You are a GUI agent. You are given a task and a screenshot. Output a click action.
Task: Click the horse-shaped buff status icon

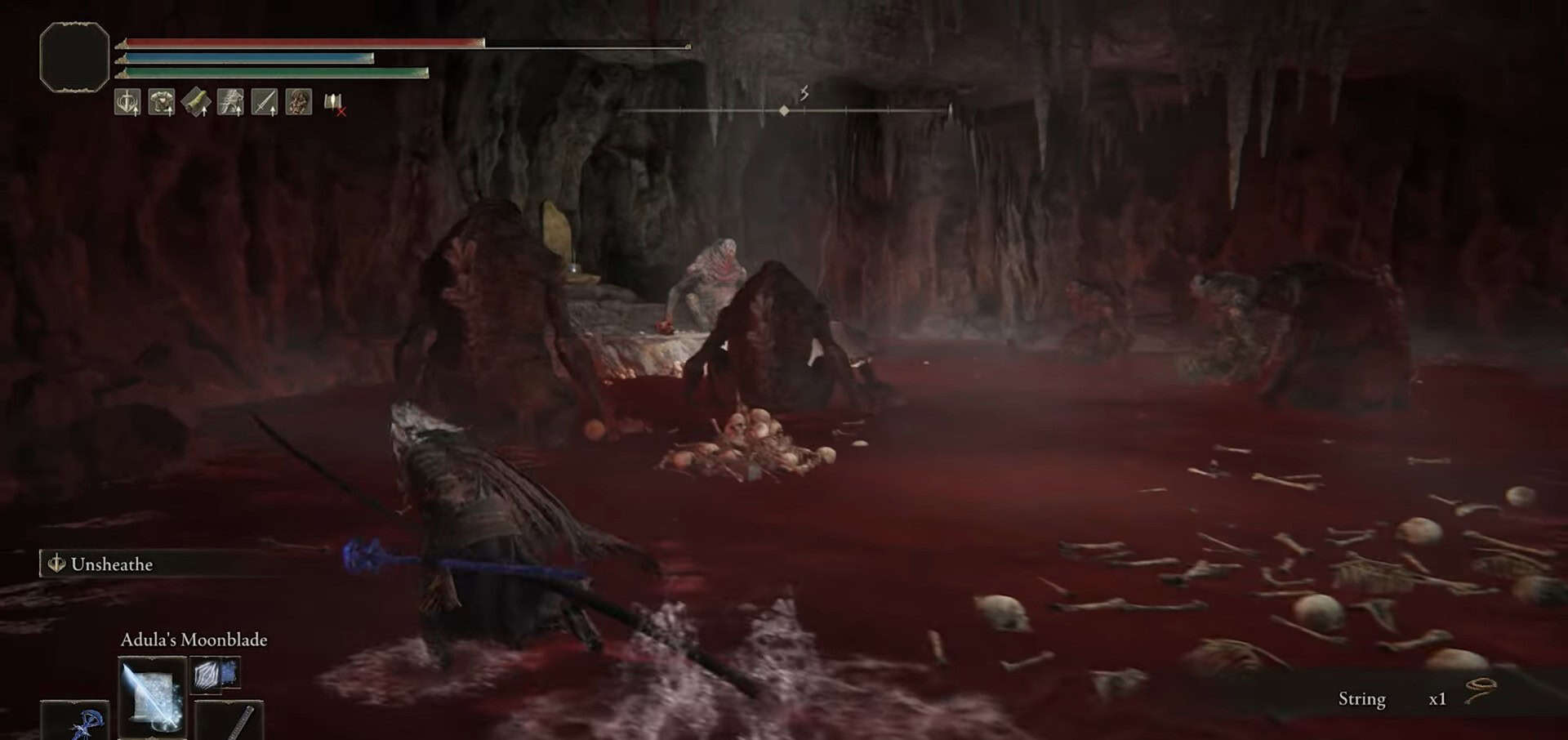tap(230, 103)
